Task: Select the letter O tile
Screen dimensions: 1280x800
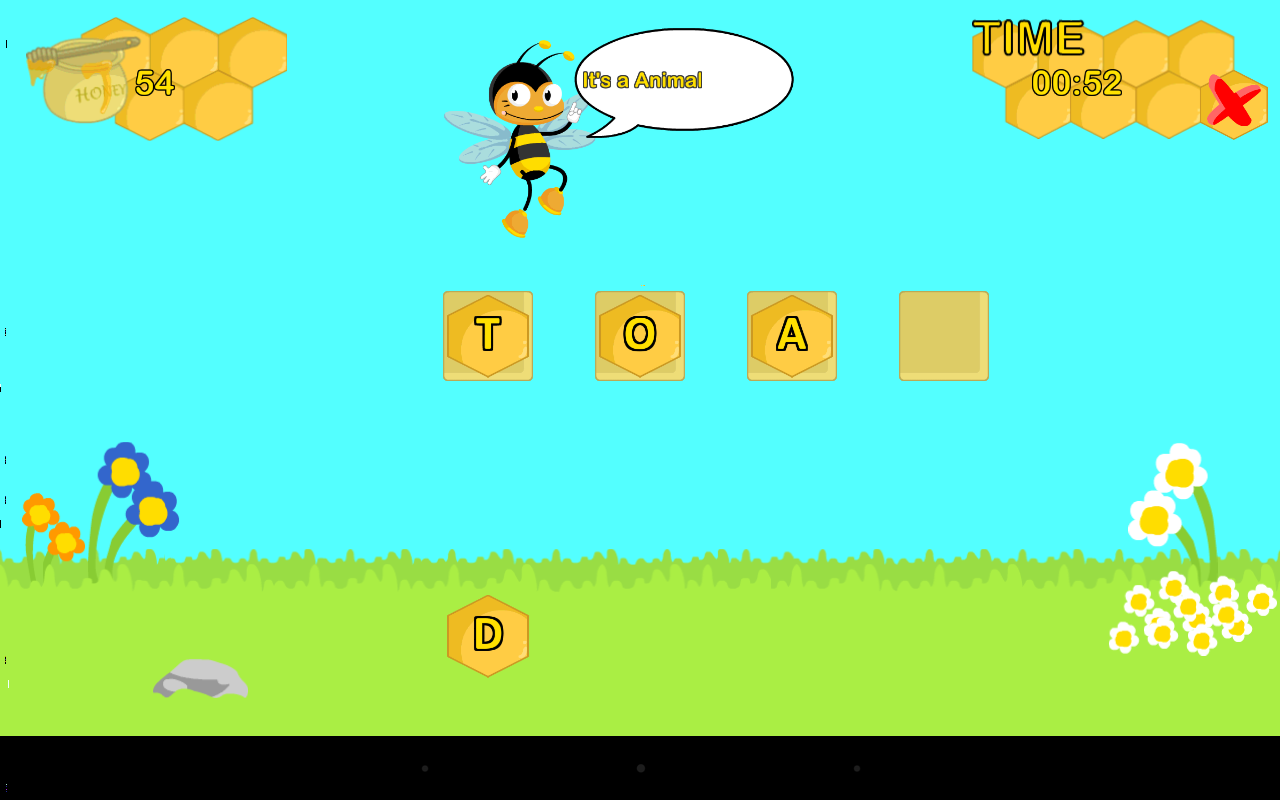Action: click(x=640, y=335)
